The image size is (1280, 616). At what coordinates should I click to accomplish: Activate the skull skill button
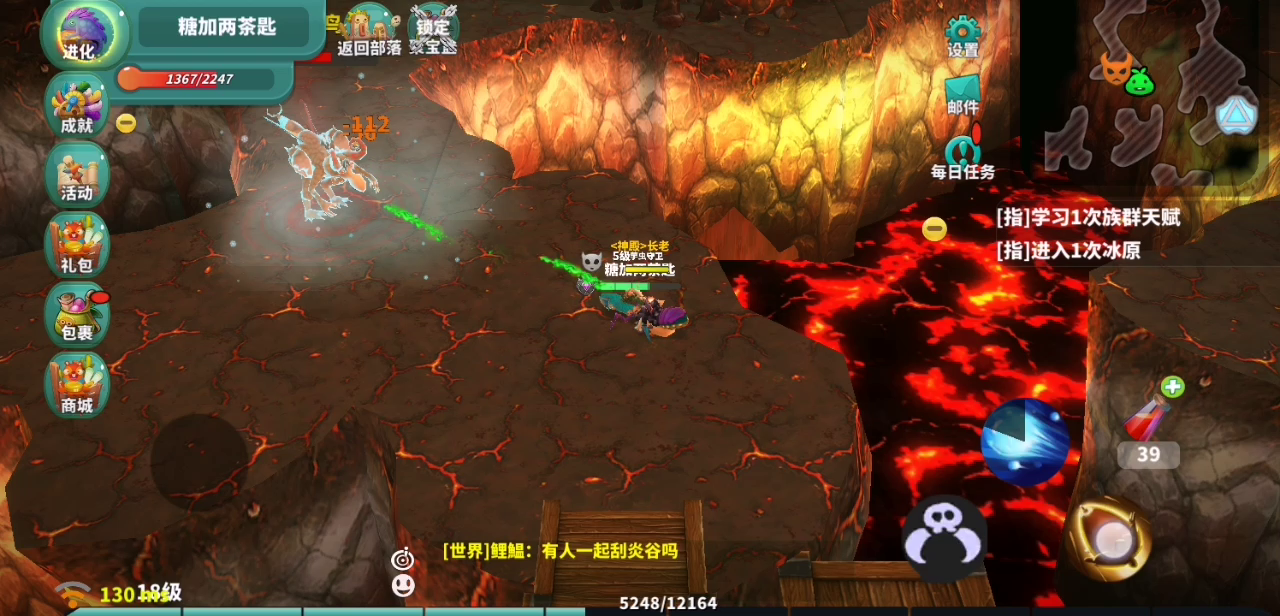click(x=945, y=538)
